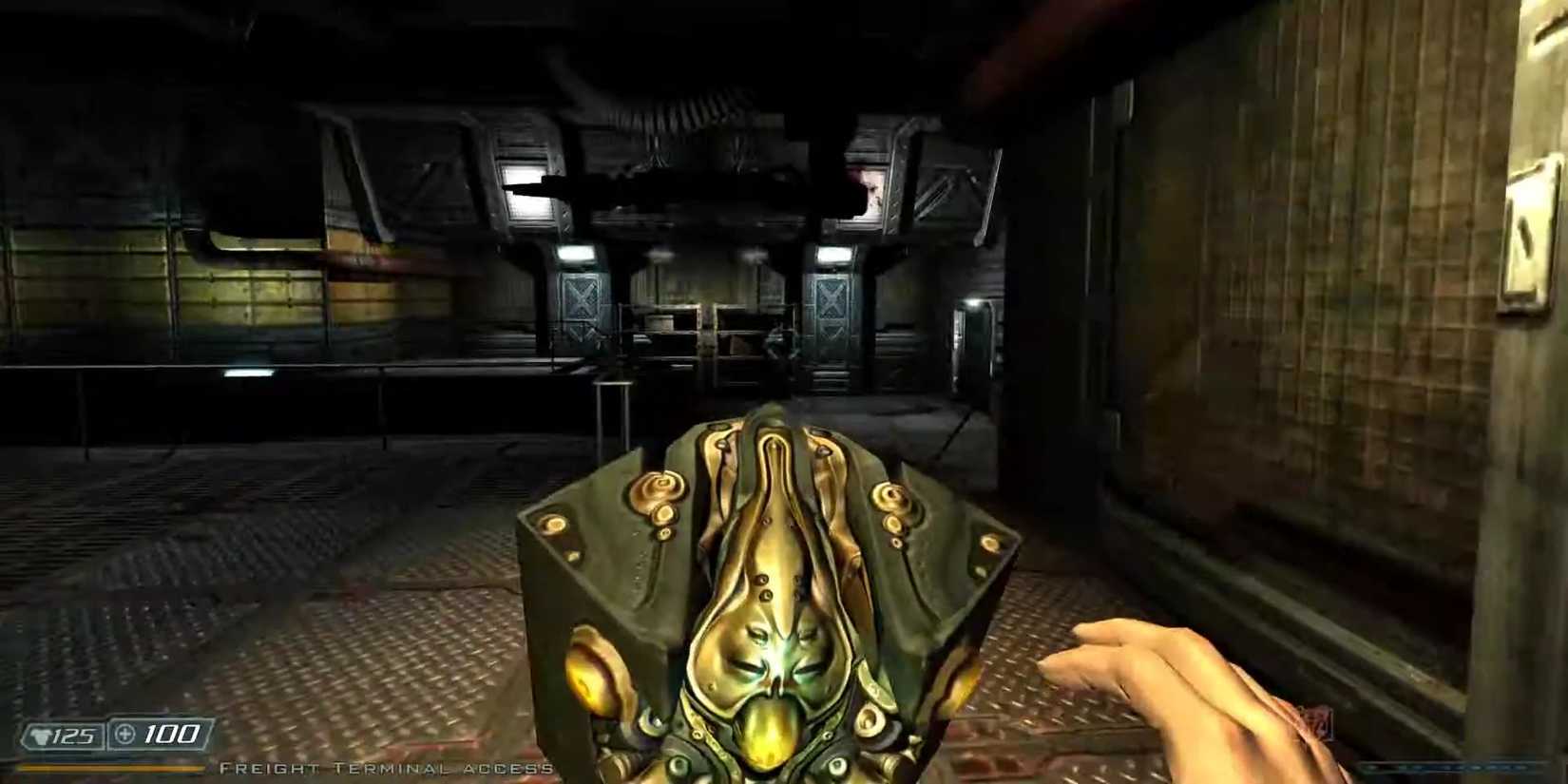This screenshot has width=1568, height=784.
Task: Click the health cross icon on the HUD
Action: pyautogui.click(x=125, y=735)
